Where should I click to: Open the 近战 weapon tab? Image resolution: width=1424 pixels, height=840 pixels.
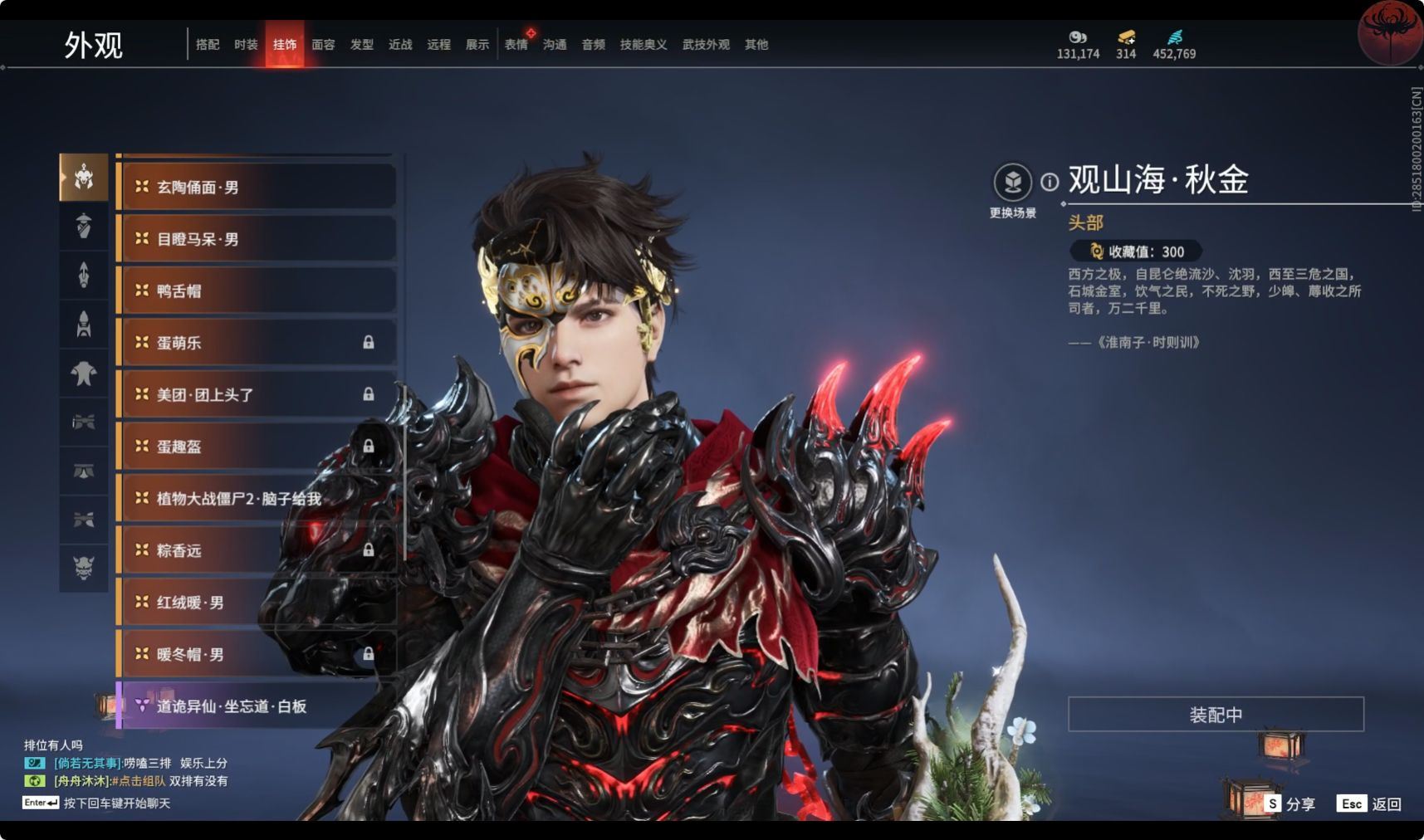(400, 45)
